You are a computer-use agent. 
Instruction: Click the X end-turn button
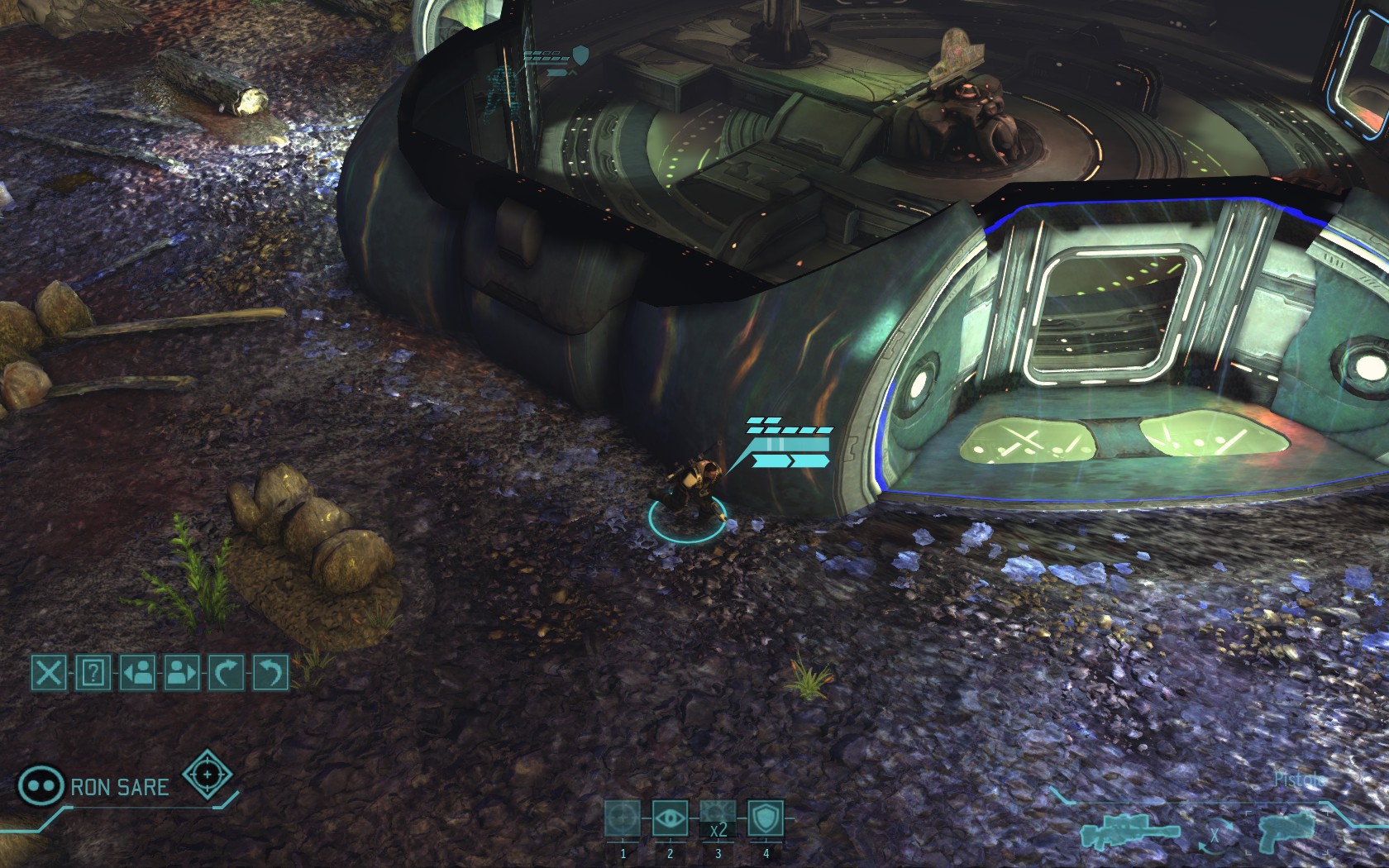click(x=49, y=673)
